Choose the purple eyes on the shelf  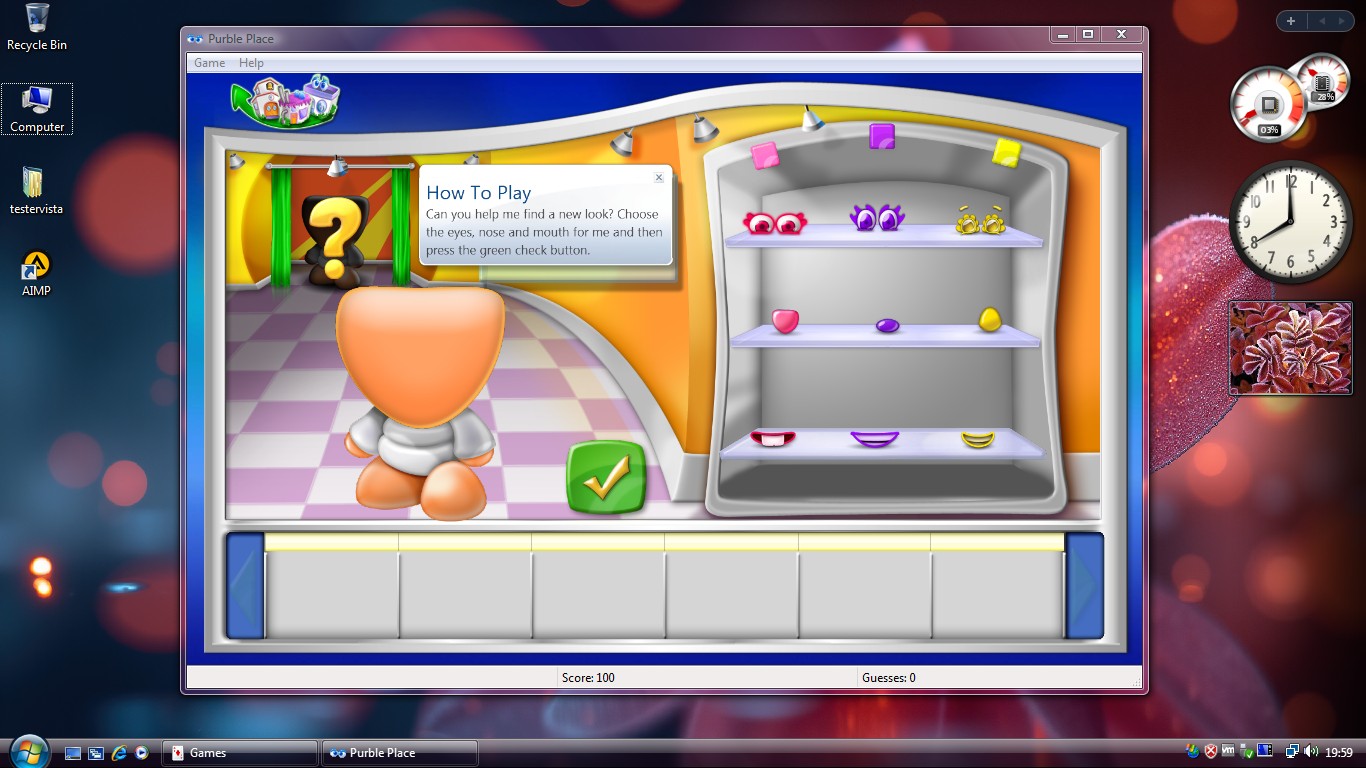pyautogui.click(x=876, y=217)
